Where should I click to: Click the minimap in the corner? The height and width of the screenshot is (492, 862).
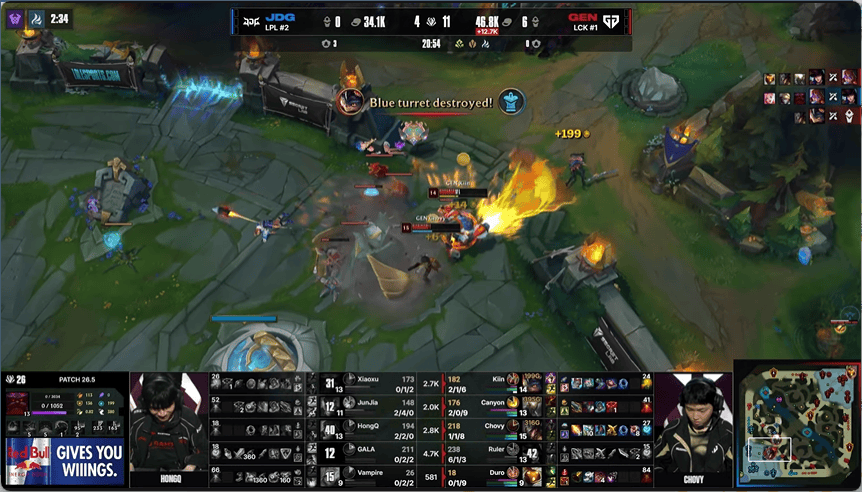tap(796, 424)
